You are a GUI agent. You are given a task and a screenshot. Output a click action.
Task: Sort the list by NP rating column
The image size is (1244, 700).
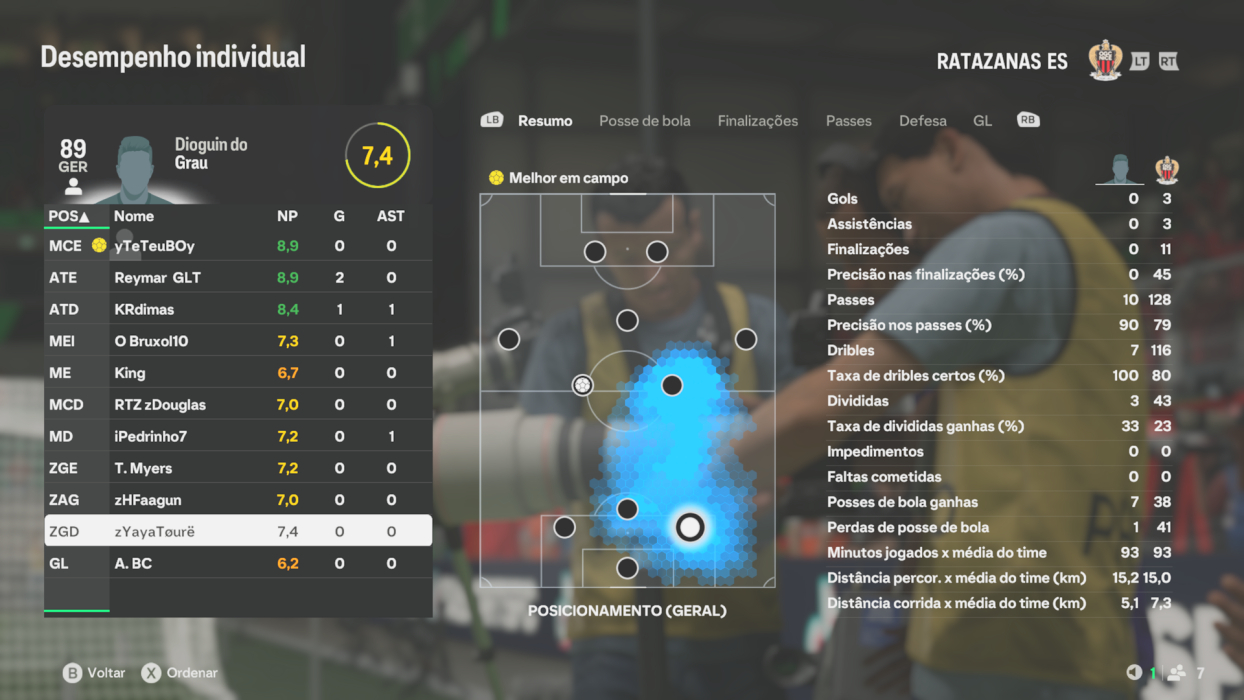pyautogui.click(x=287, y=216)
